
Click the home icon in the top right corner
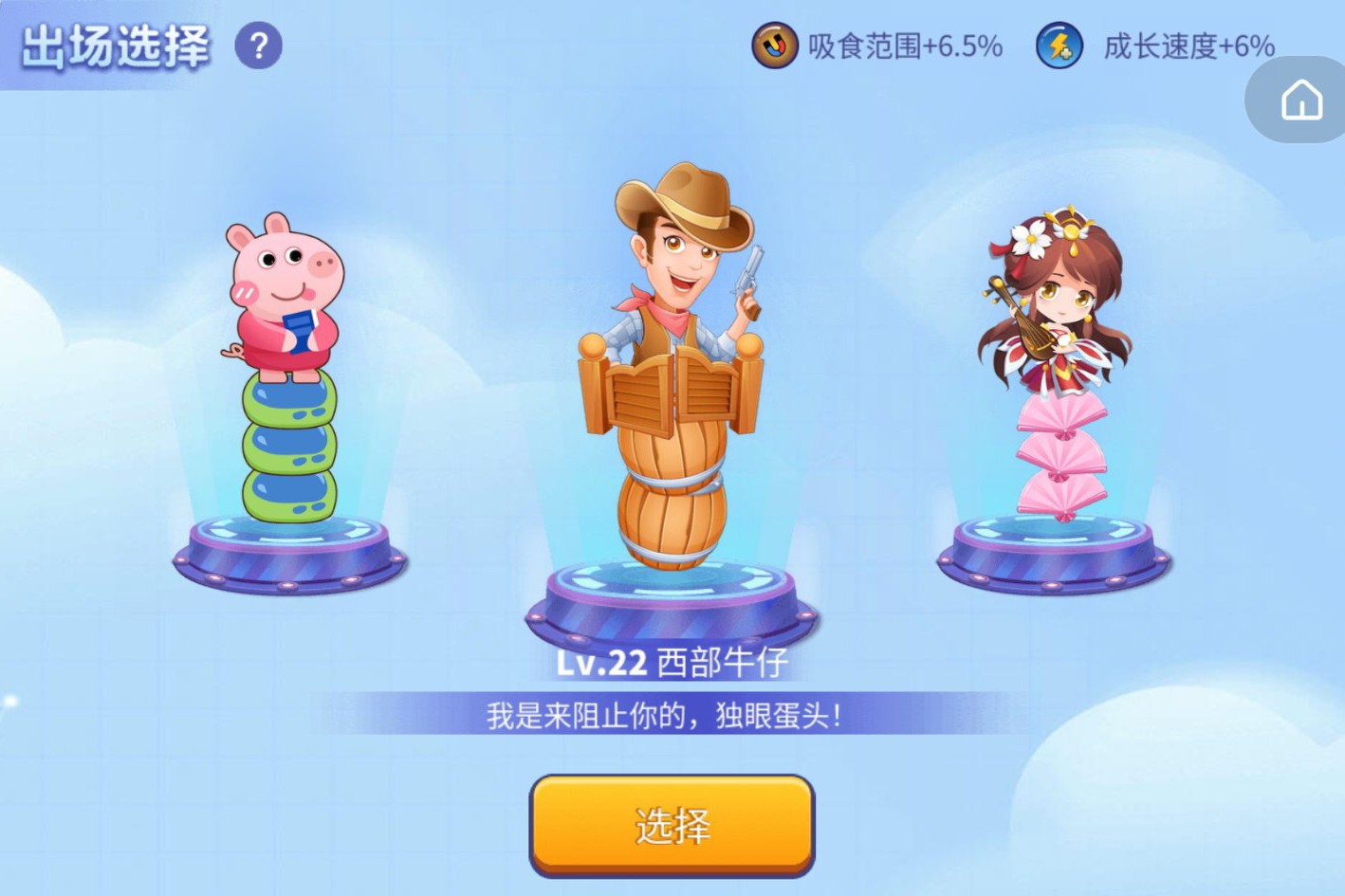coord(1304,99)
